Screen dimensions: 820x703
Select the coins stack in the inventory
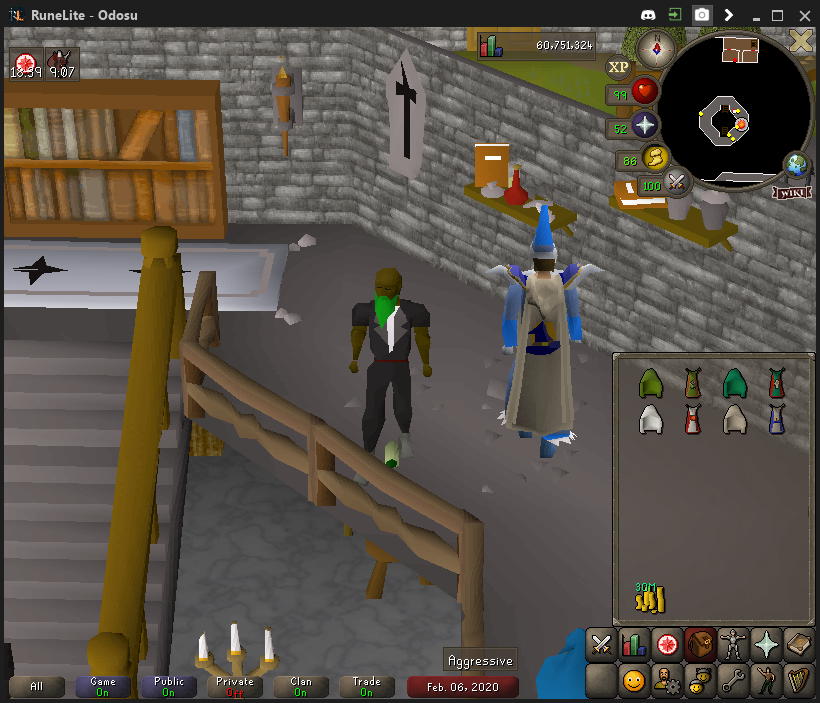[650, 599]
